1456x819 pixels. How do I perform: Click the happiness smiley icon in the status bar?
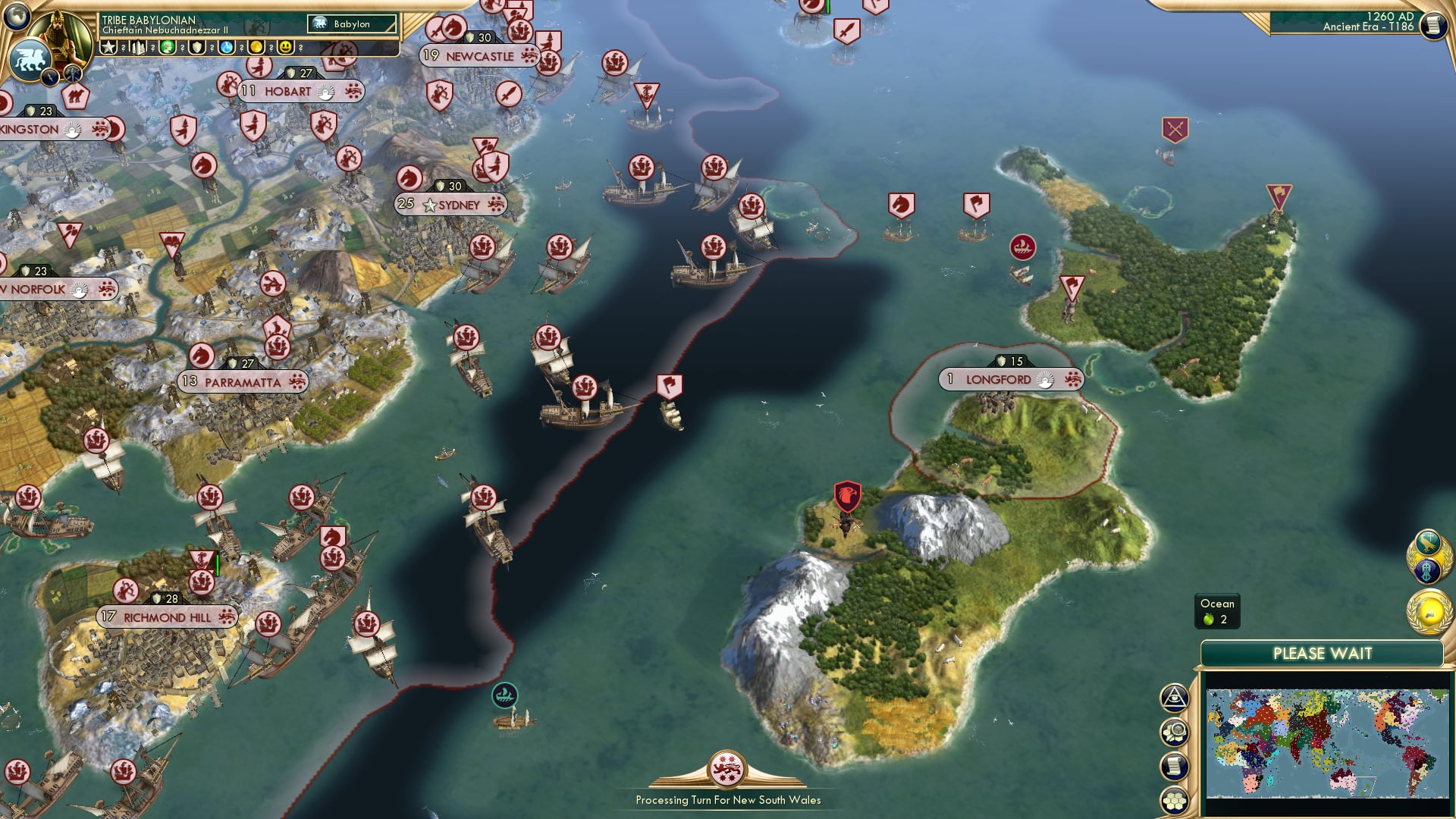tap(284, 48)
